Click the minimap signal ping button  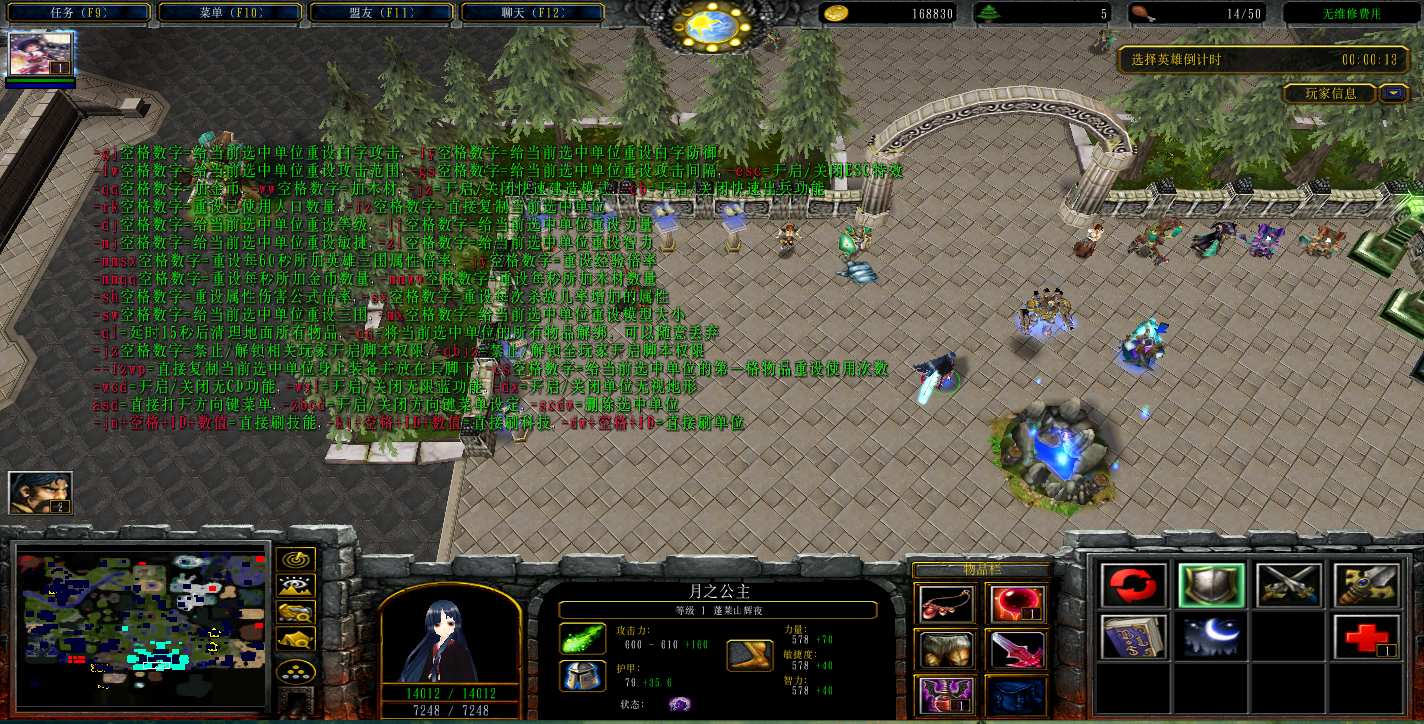[295, 560]
